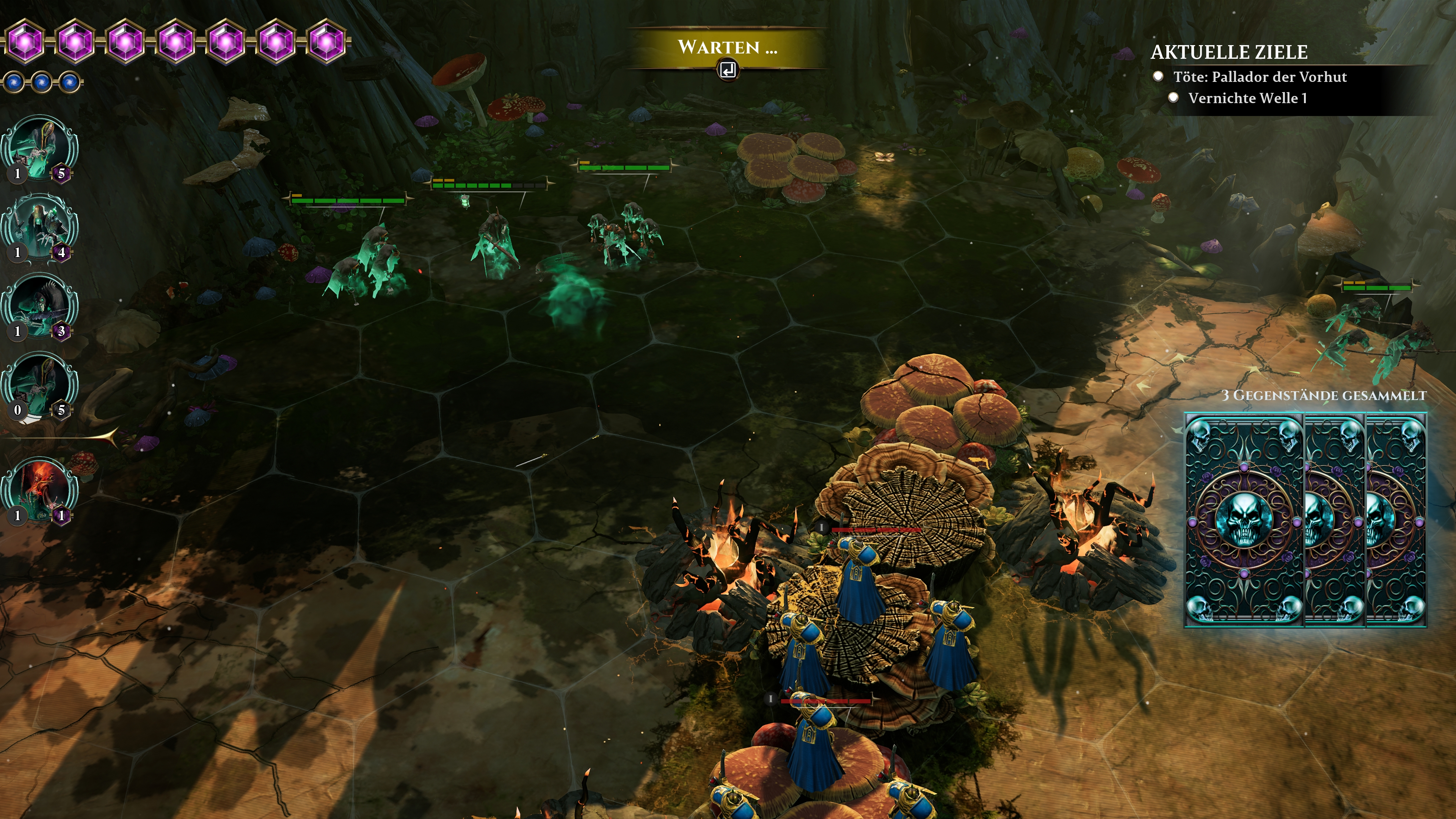Click the Vernichte Welle 1 objective entry

(x=1247, y=98)
